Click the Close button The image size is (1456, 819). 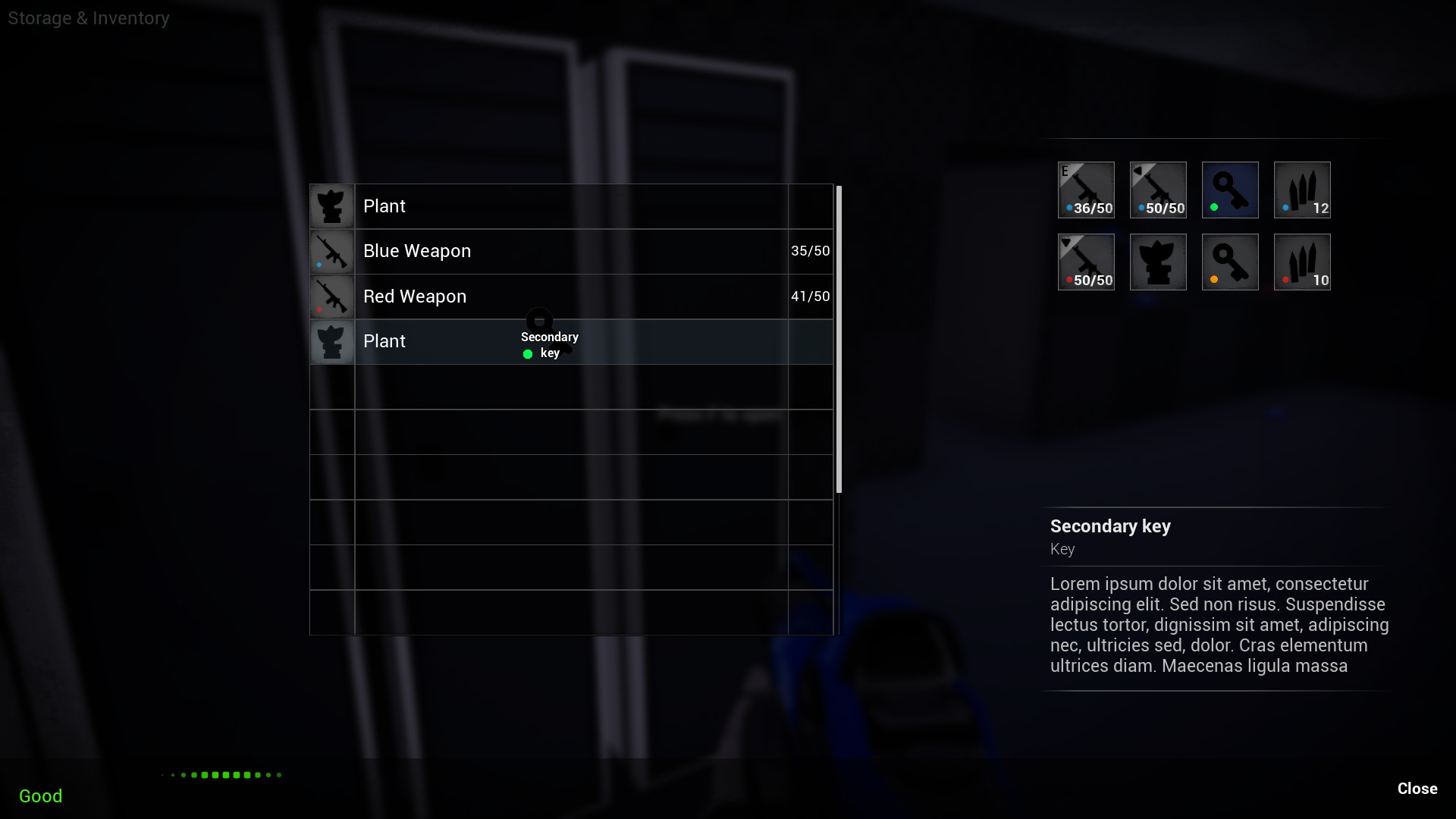(x=1417, y=789)
